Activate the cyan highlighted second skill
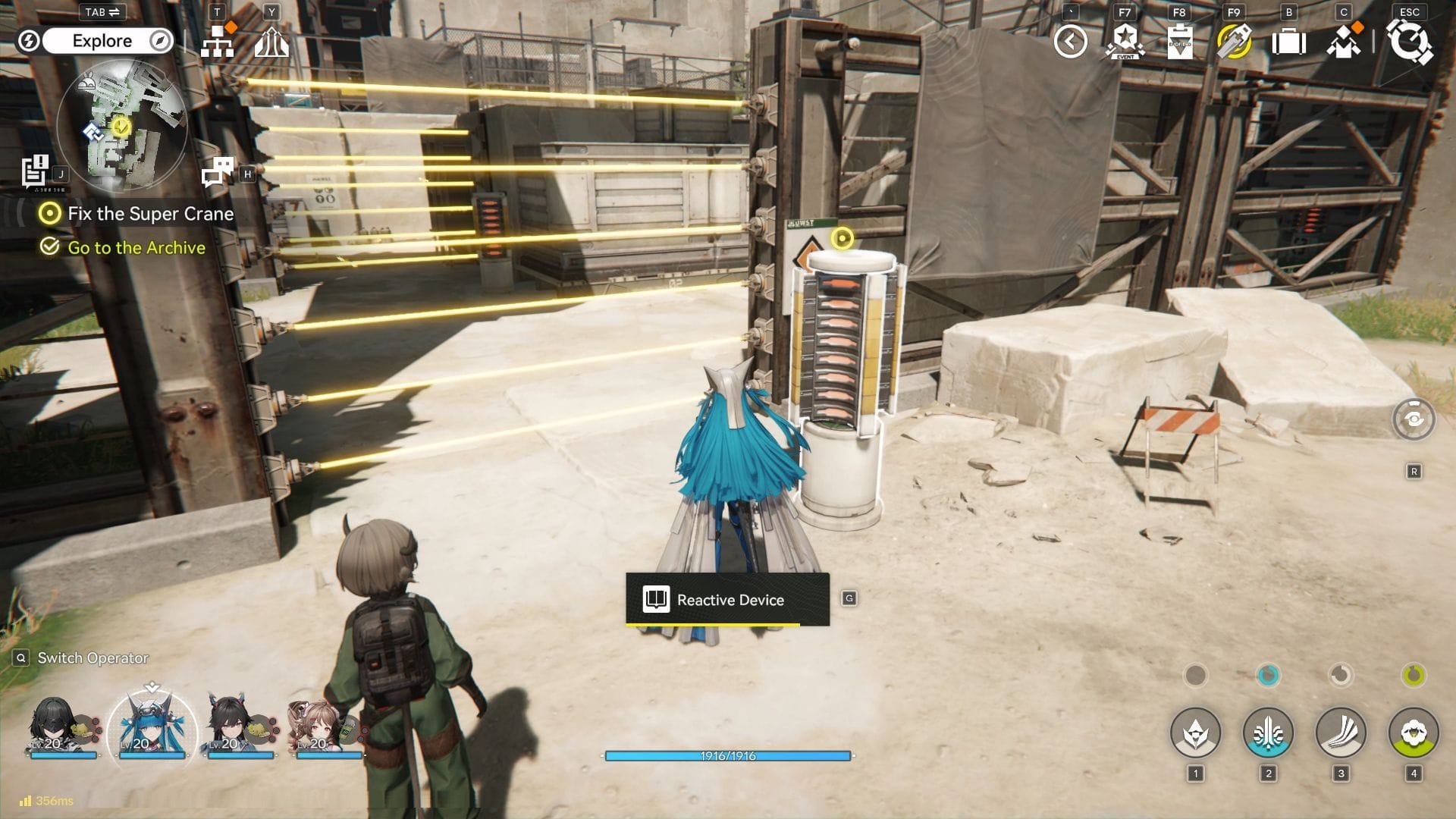This screenshot has height=819, width=1456. pos(1268,733)
